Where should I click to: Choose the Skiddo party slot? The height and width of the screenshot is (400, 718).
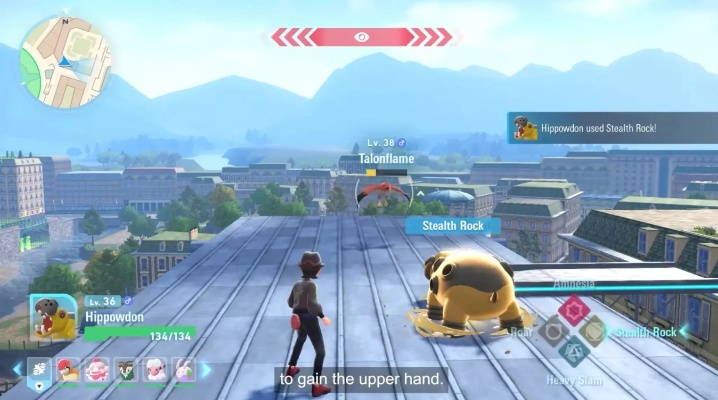(x=127, y=371)
